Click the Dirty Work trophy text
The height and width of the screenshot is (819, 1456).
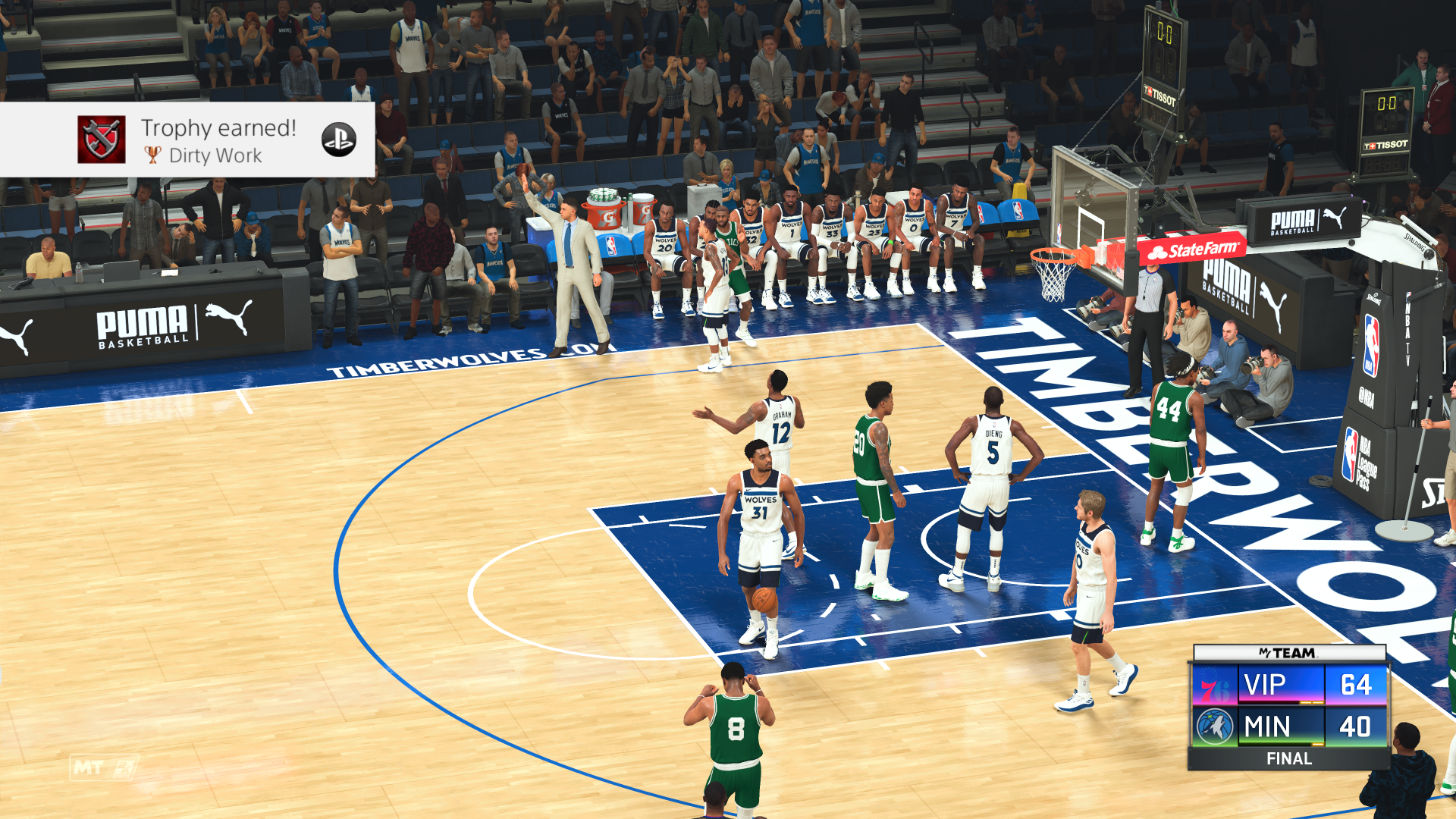click(216, 156)
